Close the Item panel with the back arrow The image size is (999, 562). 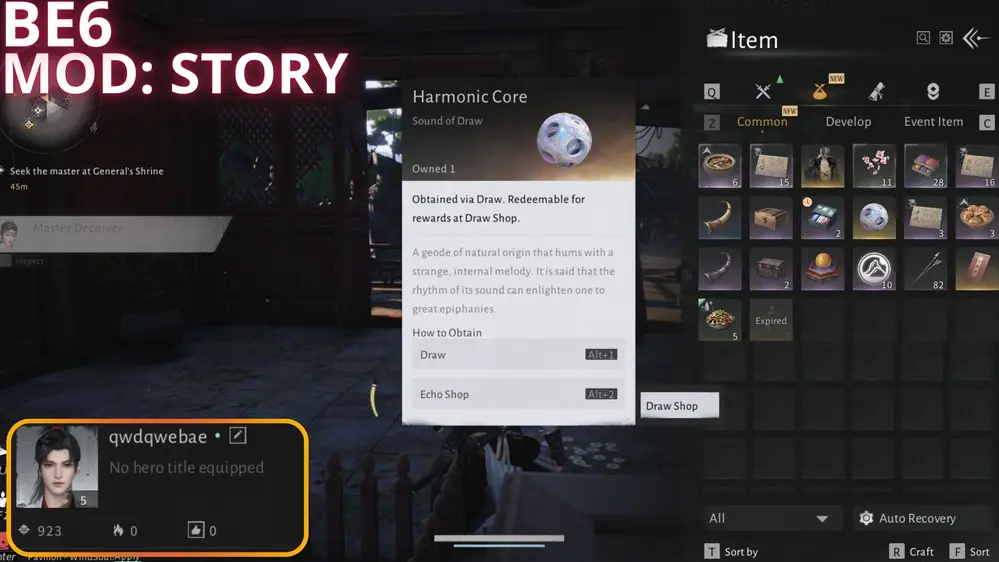[975, 38]
